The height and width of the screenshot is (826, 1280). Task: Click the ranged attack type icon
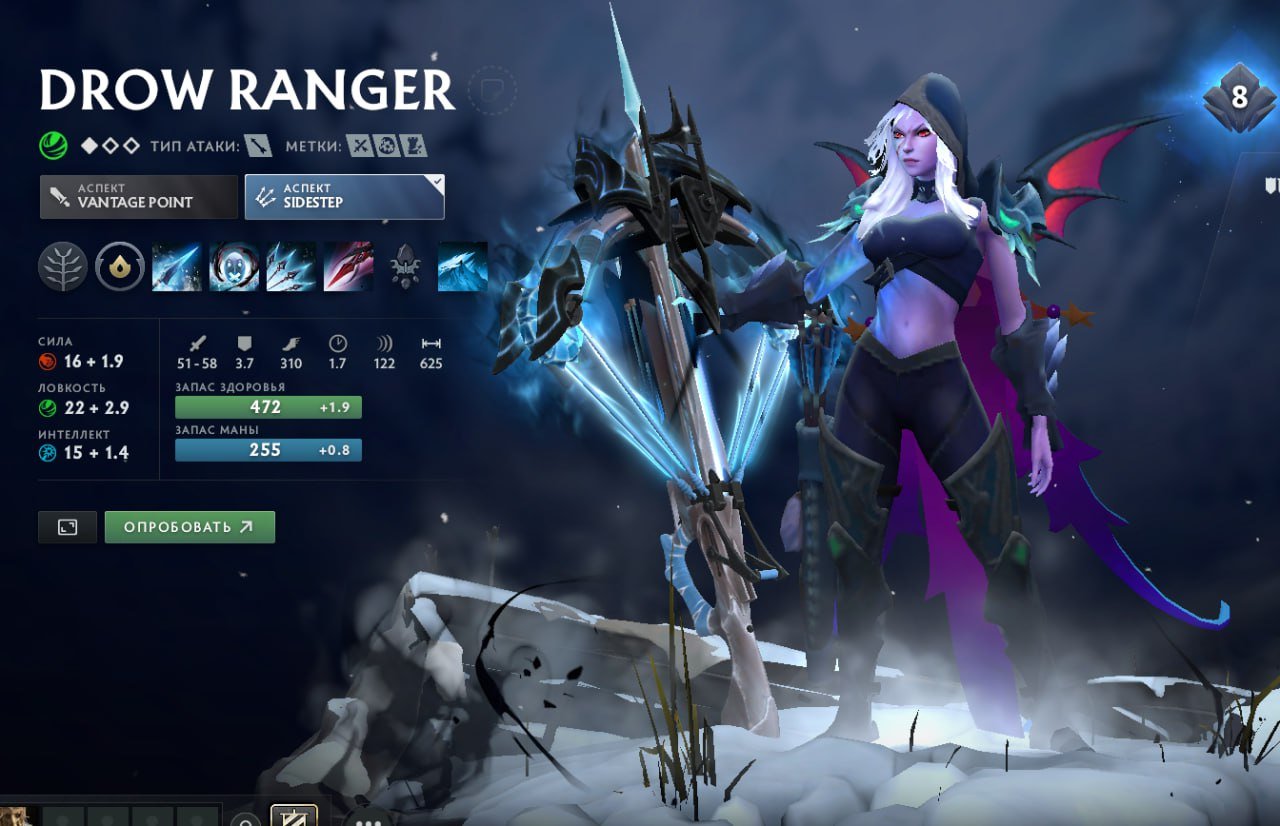coord(258,147)
